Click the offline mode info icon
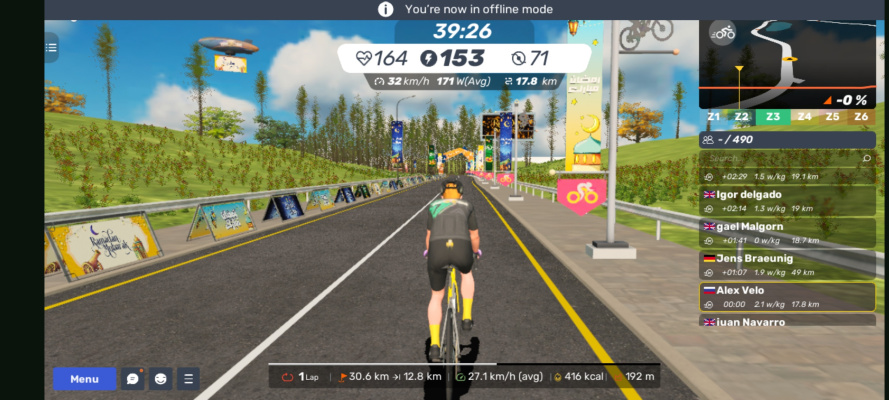The image size is (889, 400). click(x=385, y=9)
